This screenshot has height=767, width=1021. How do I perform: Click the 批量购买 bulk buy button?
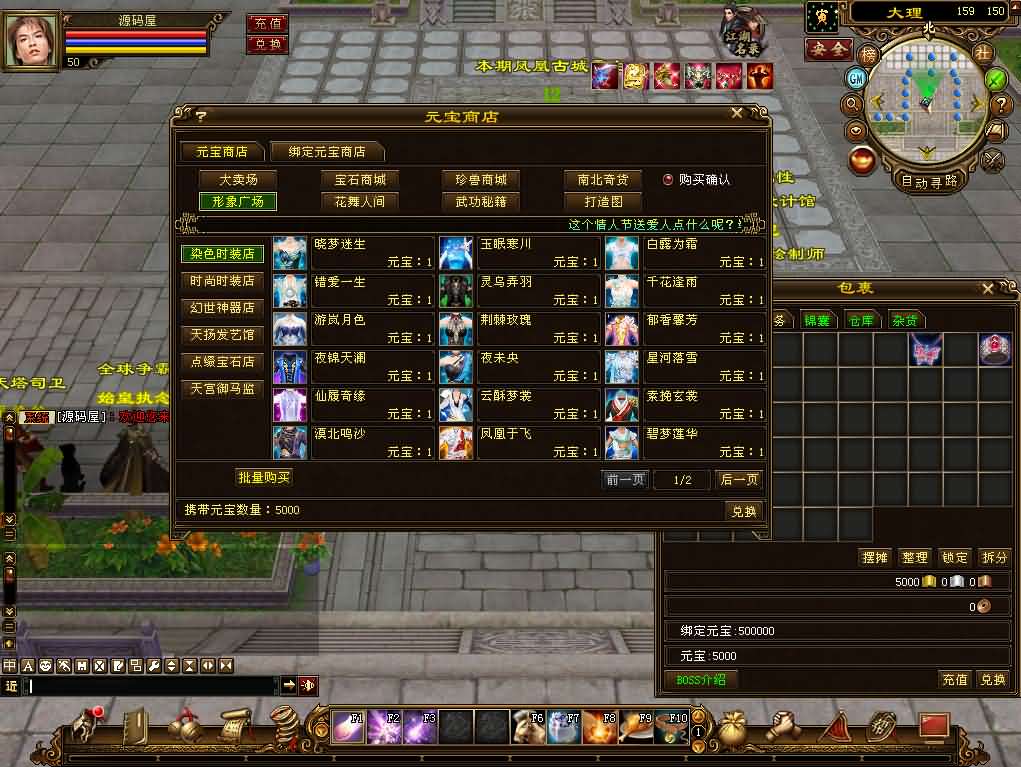(264, 477)
